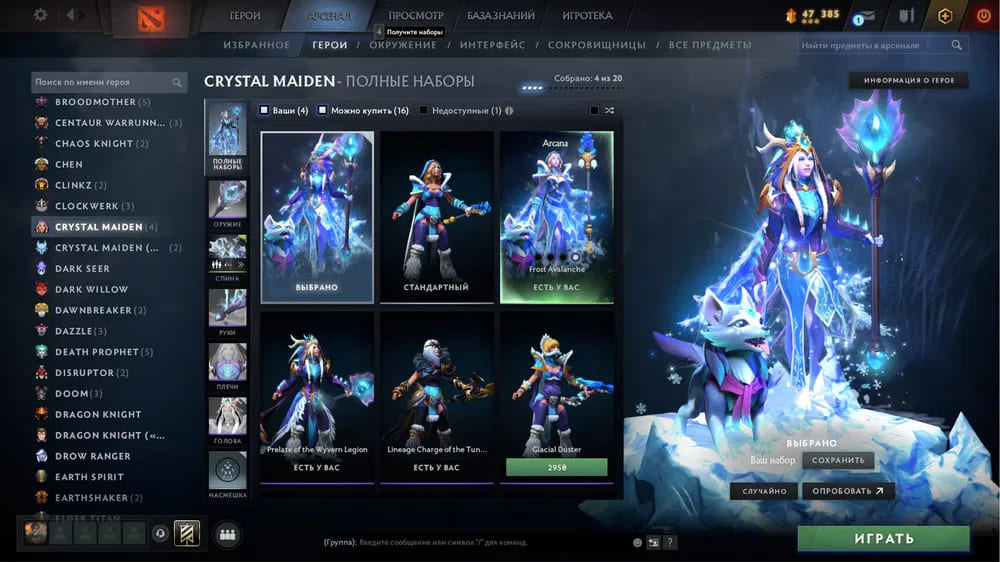Screen dimensions: 1000x562
Task: Switch to the СОКРОВИЩНИЦЫ category
Action: coord(601,45)
